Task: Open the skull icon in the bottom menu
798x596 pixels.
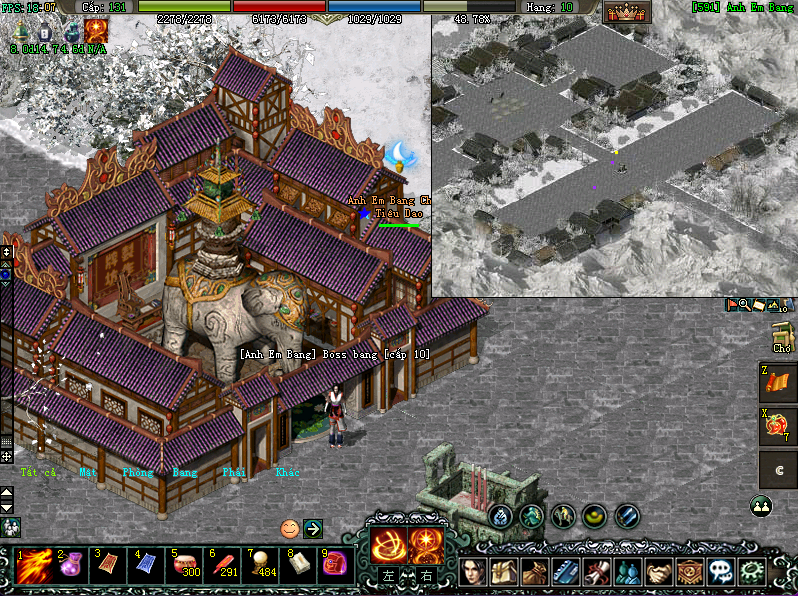Action: [720, 571]
